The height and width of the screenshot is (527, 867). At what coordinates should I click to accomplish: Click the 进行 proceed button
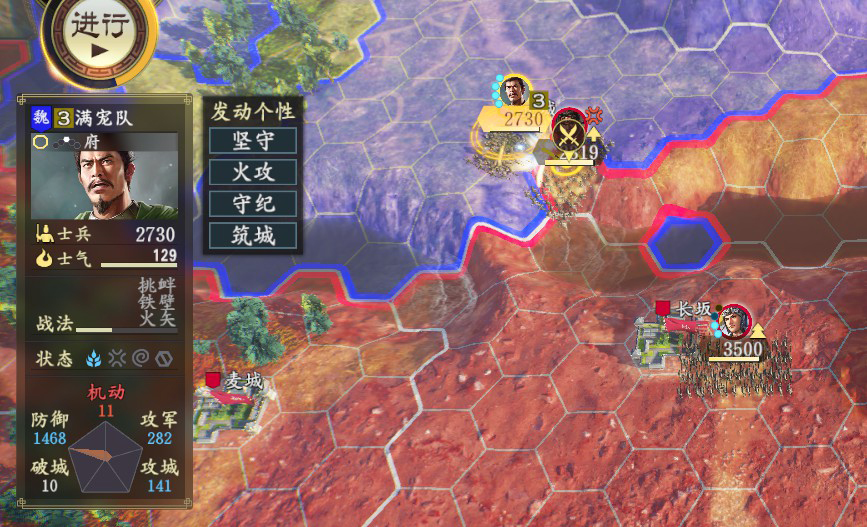point(97,33)
